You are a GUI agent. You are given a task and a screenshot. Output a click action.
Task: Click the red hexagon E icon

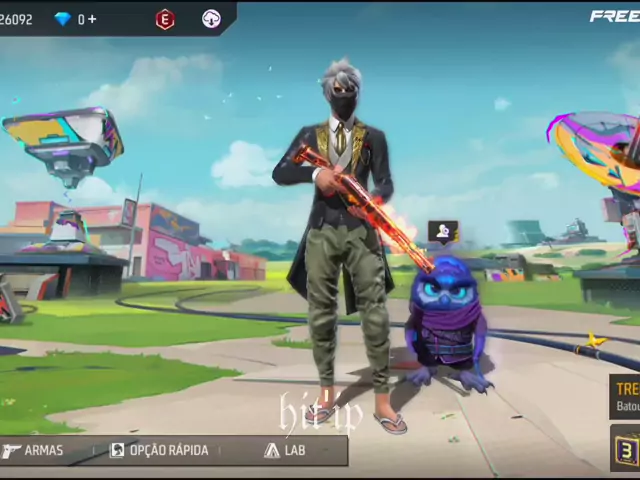165,19
